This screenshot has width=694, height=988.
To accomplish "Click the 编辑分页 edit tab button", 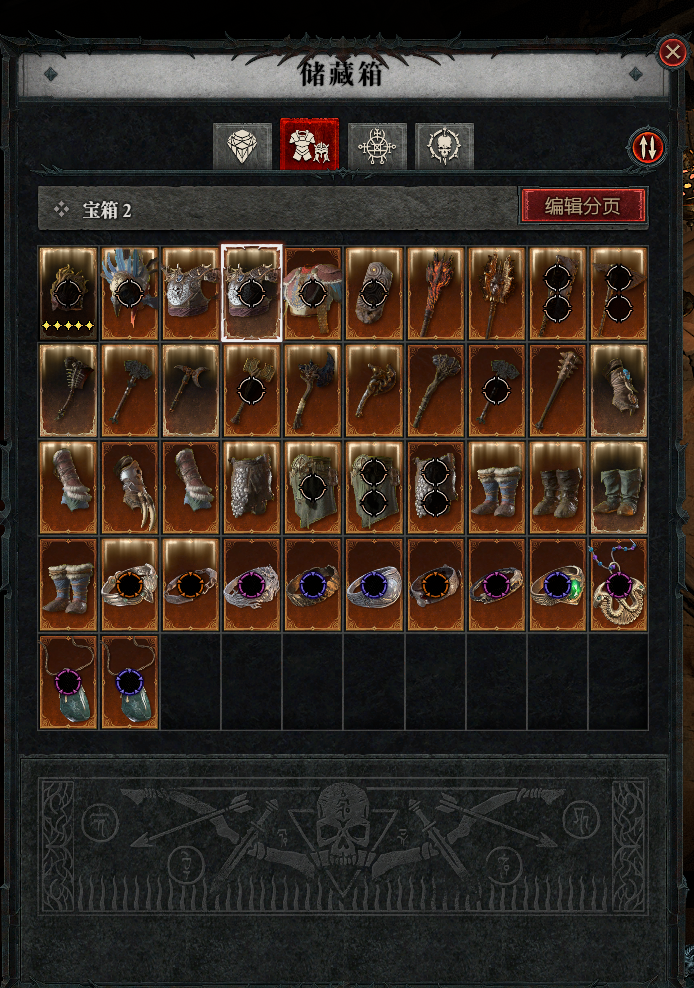I will coord(582,206).
